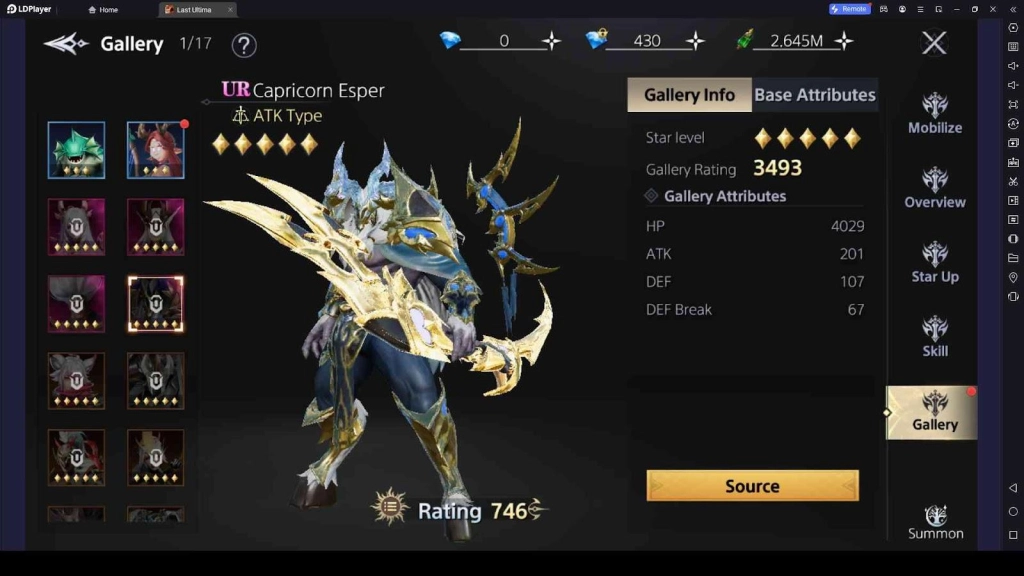Go to the Overview section

pos(935,187)
